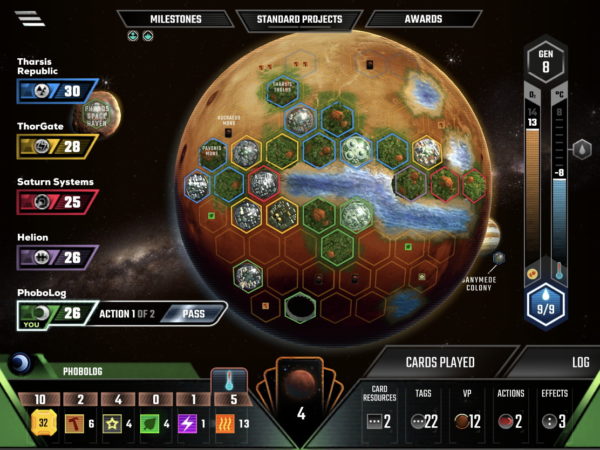
Task: Select the Helion player panel
Action: coord(56,258)
